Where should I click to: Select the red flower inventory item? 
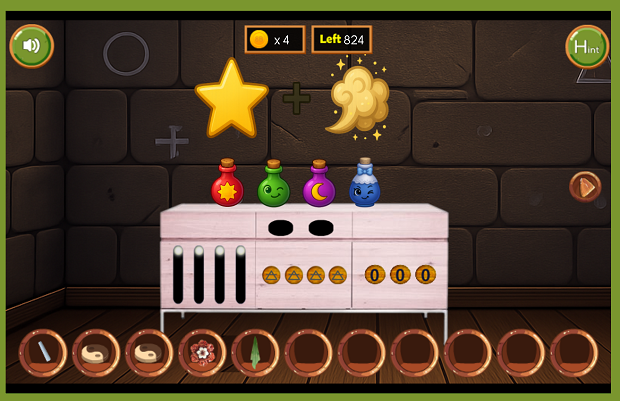(x=202, y=352)
